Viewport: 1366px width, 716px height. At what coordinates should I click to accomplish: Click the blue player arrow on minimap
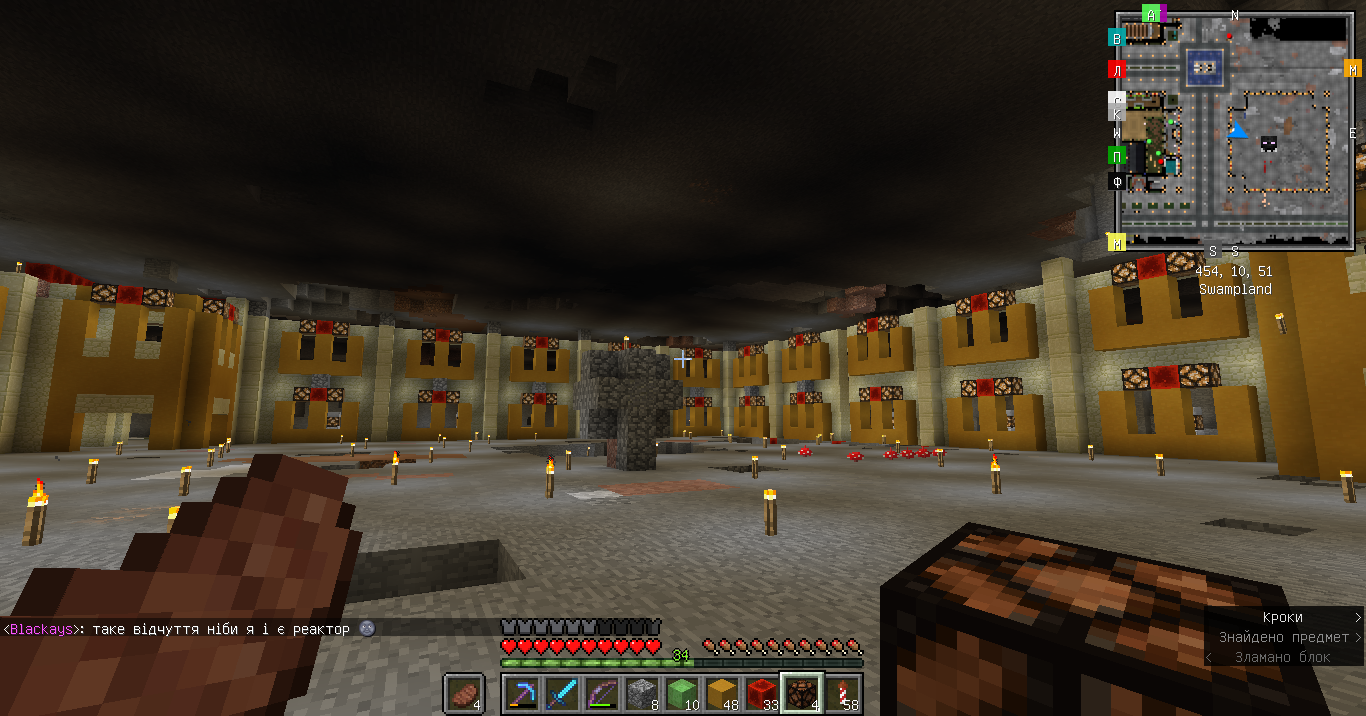click(x=1238, y=130)
